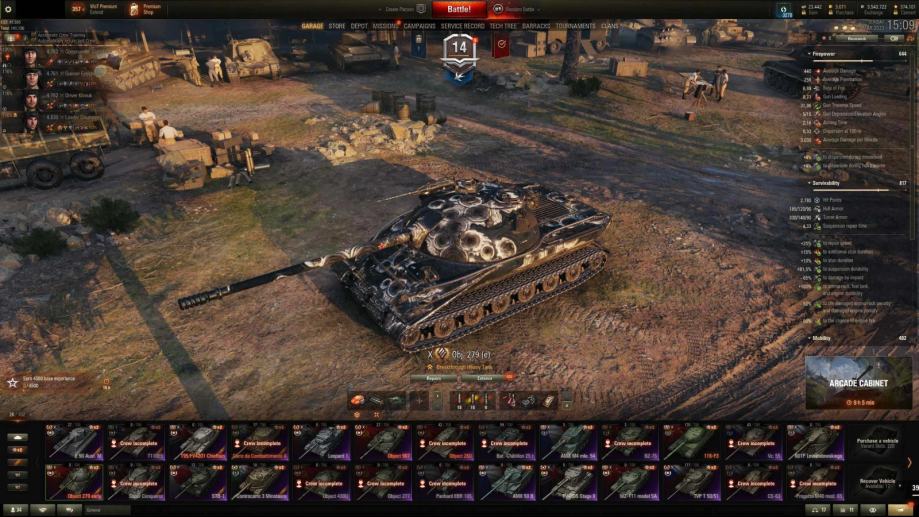Select the Object 279 early tank in carousel
The height and width of the screenshot is (517, 919).
(x=75, y=481)
